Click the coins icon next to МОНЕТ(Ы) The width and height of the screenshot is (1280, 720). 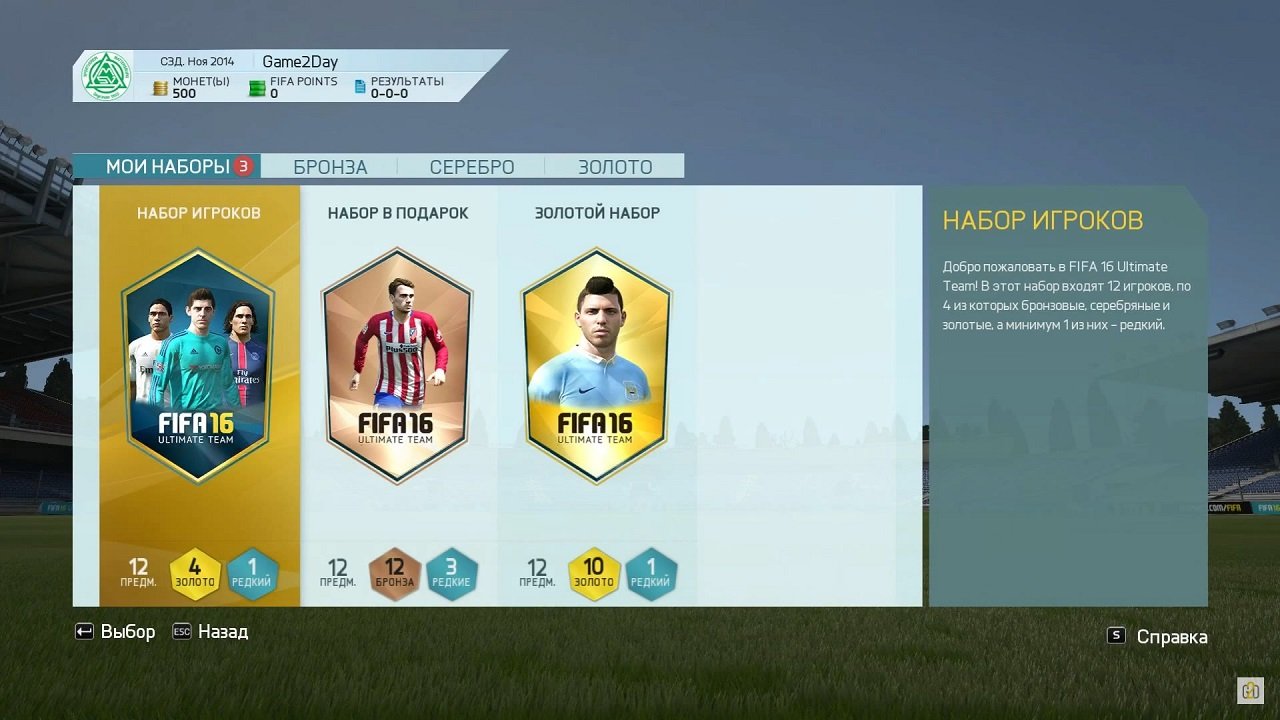(160, 87)
